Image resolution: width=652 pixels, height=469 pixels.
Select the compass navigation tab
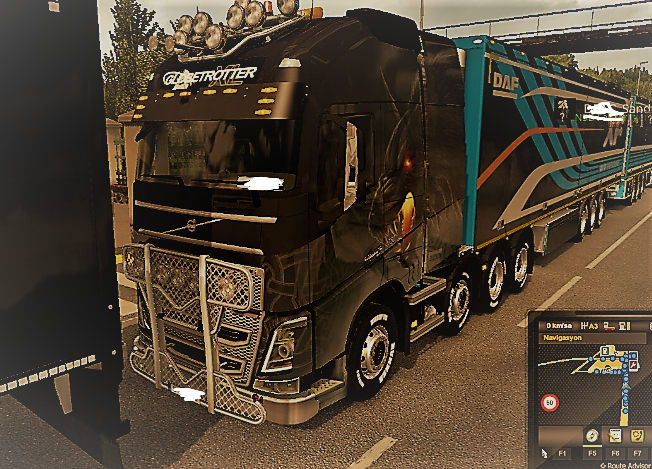coord(592,436)
